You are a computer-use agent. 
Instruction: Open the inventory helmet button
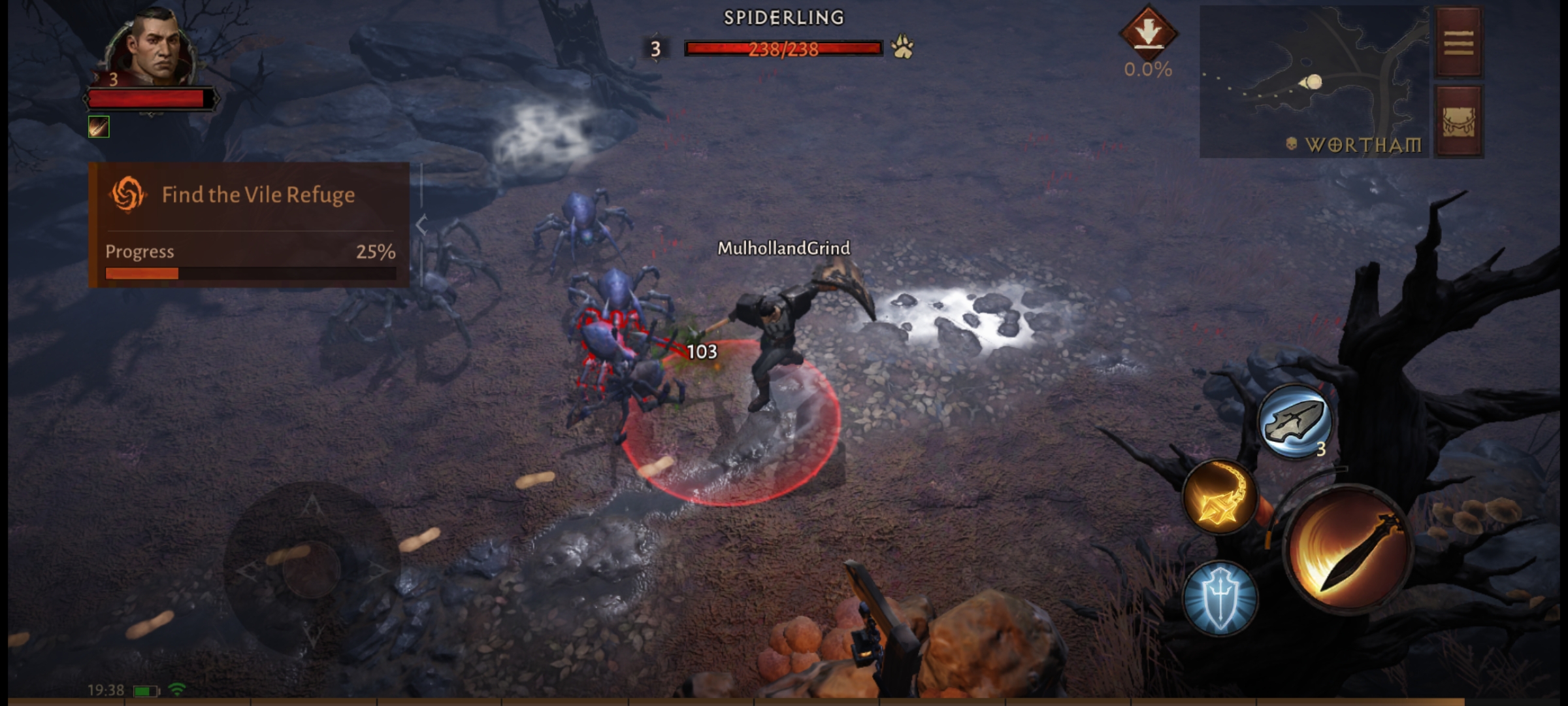click(1458, 122)
